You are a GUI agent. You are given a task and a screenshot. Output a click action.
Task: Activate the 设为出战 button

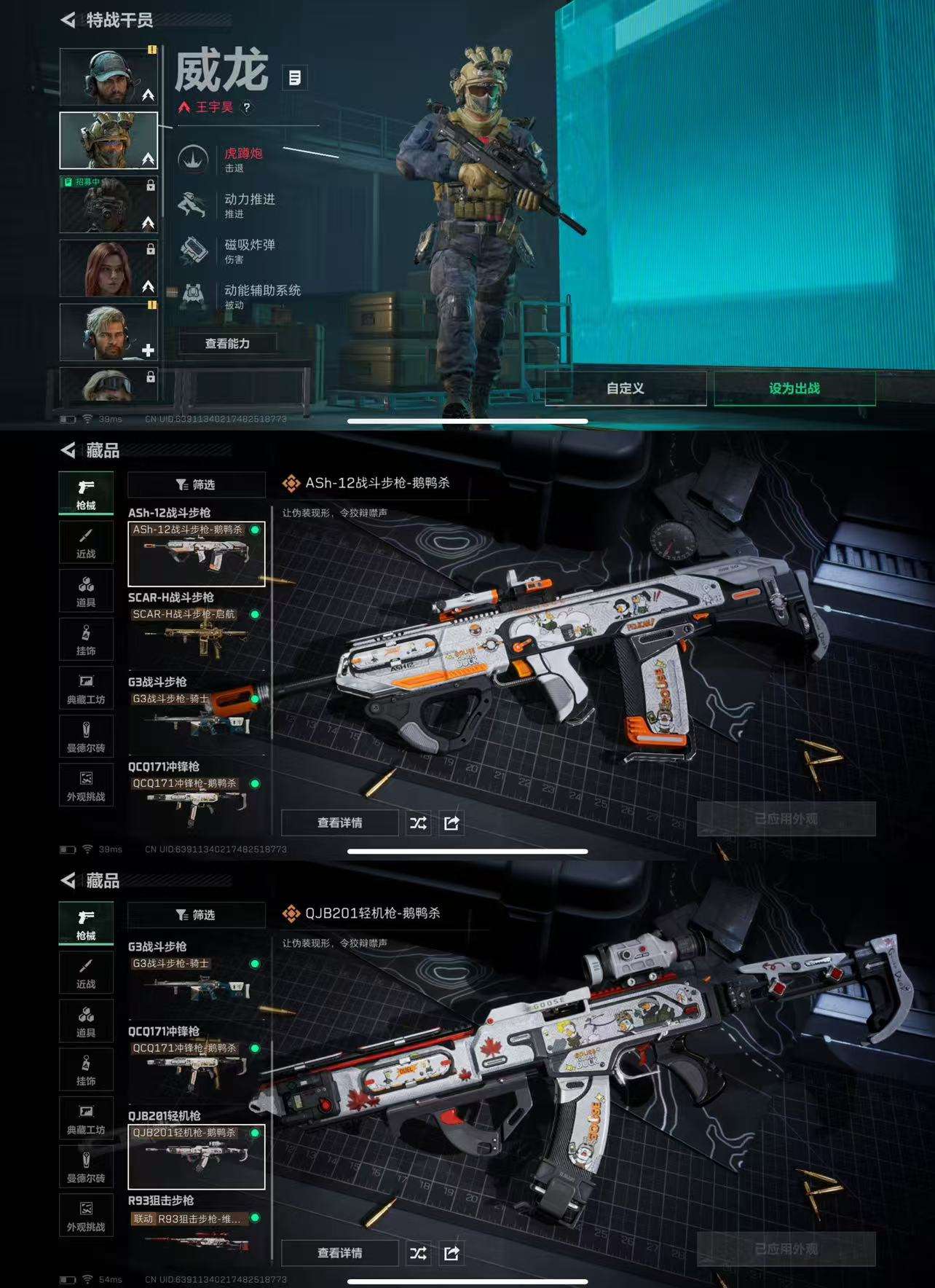point(794,388)
